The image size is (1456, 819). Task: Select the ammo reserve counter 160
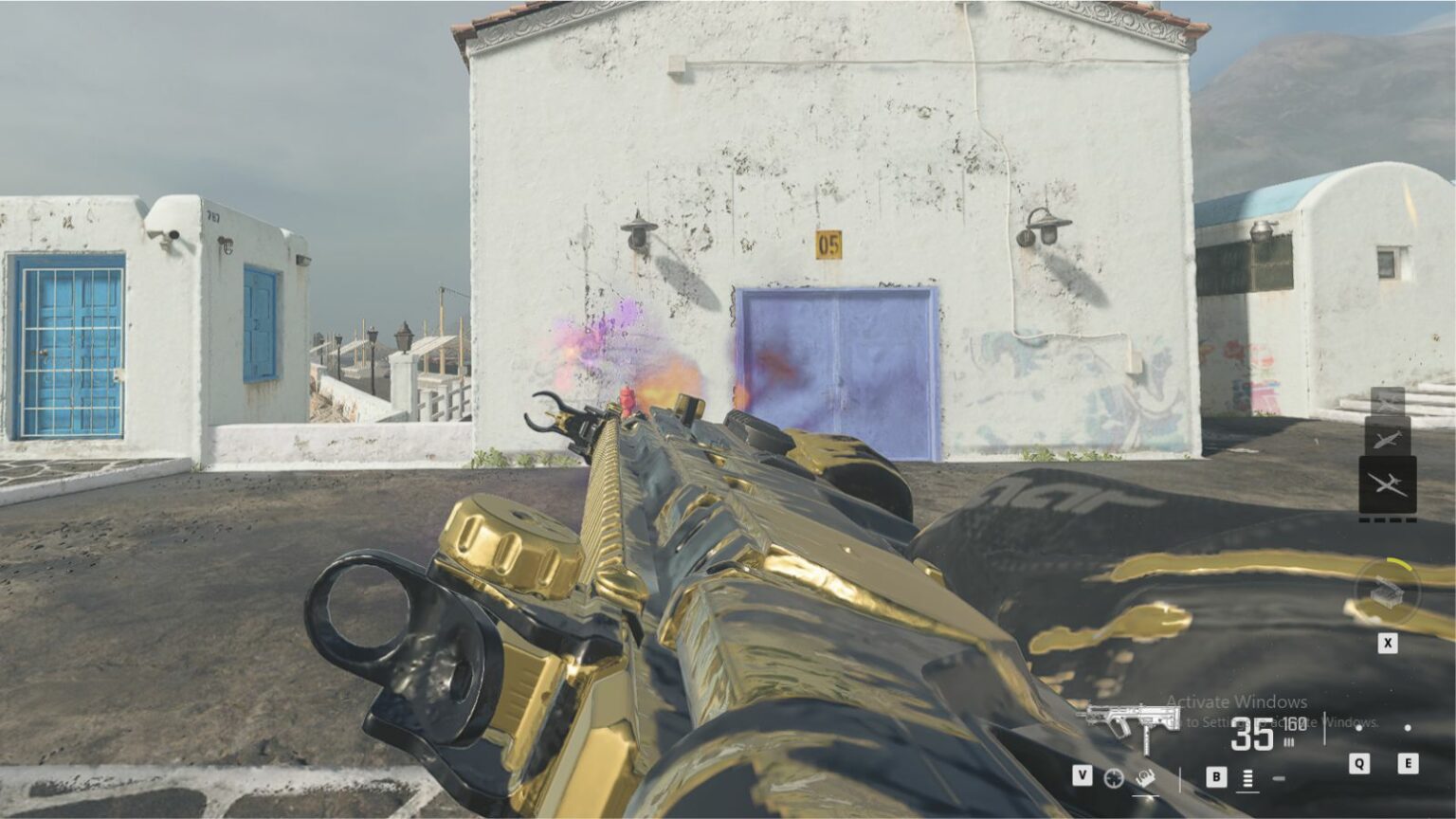[x=1295, y=724]
